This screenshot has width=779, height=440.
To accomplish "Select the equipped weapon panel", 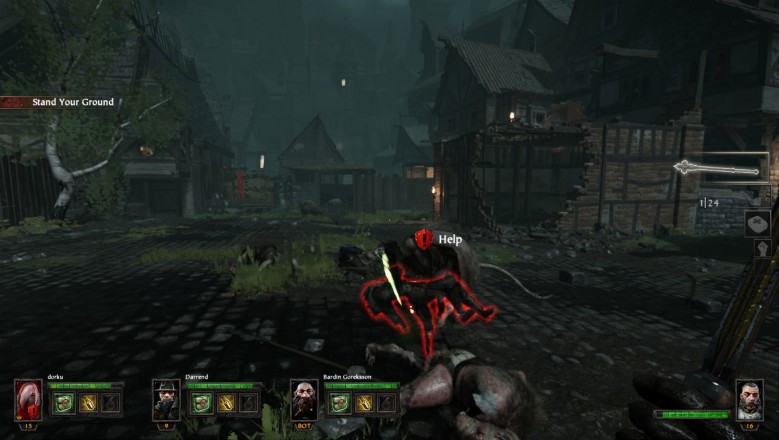I will coord(722,168).
